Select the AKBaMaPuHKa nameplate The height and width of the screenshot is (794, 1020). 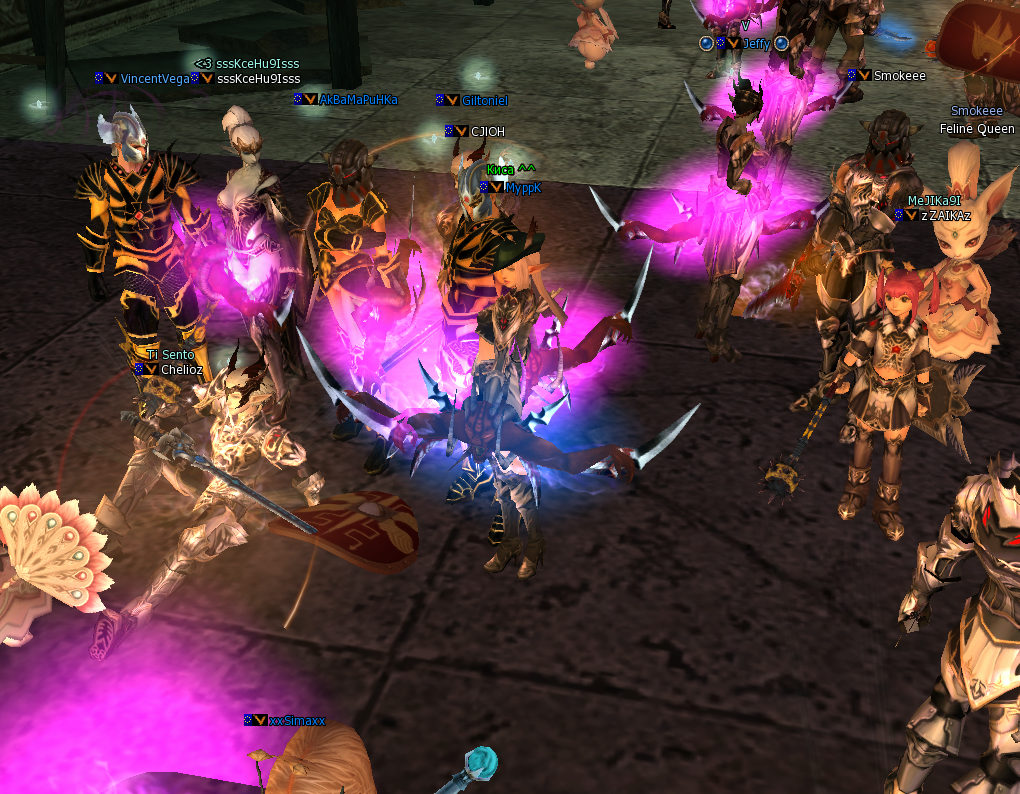[x=358, y=100]
